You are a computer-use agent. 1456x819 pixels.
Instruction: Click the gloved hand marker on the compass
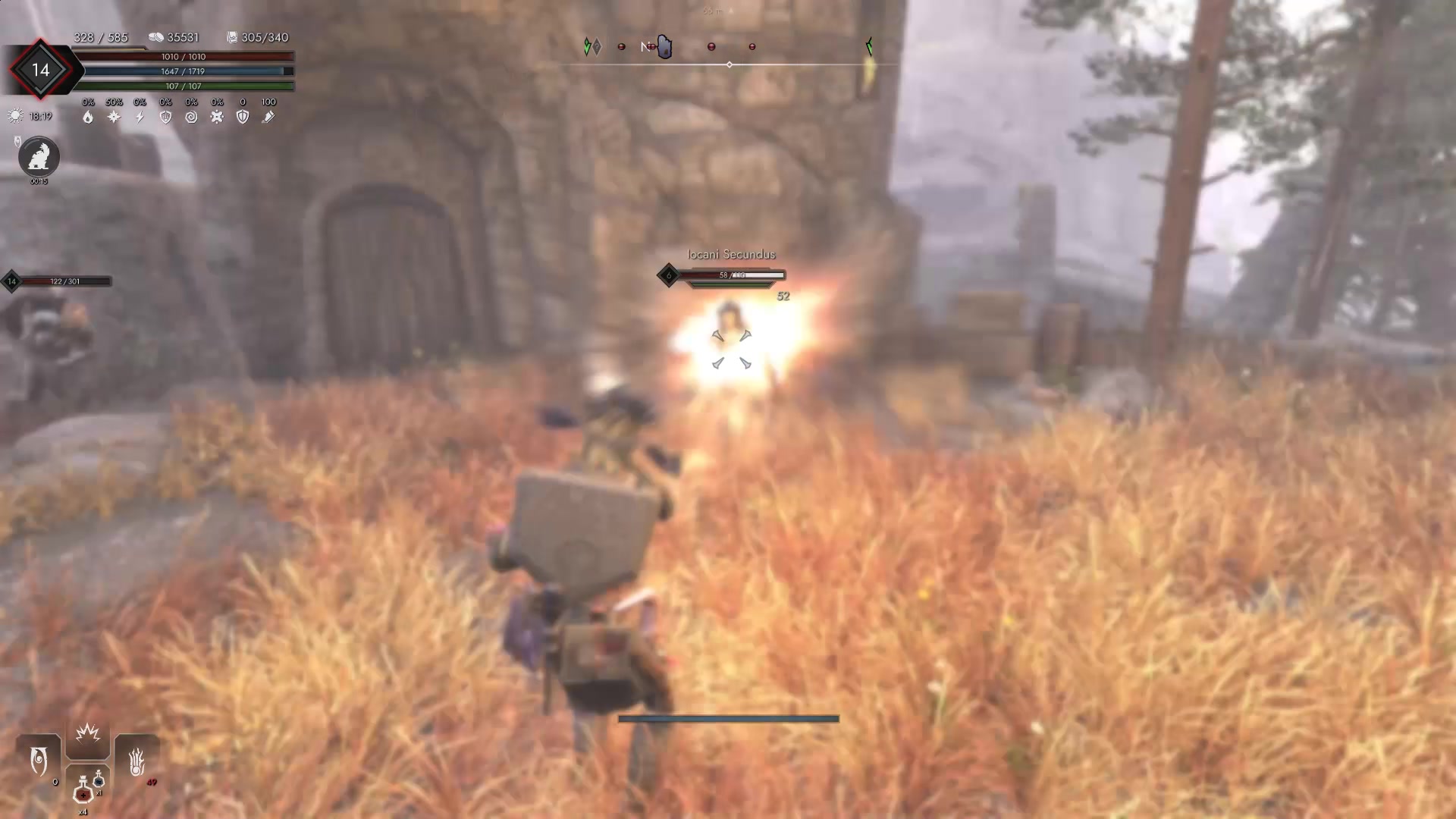point(664,47)
